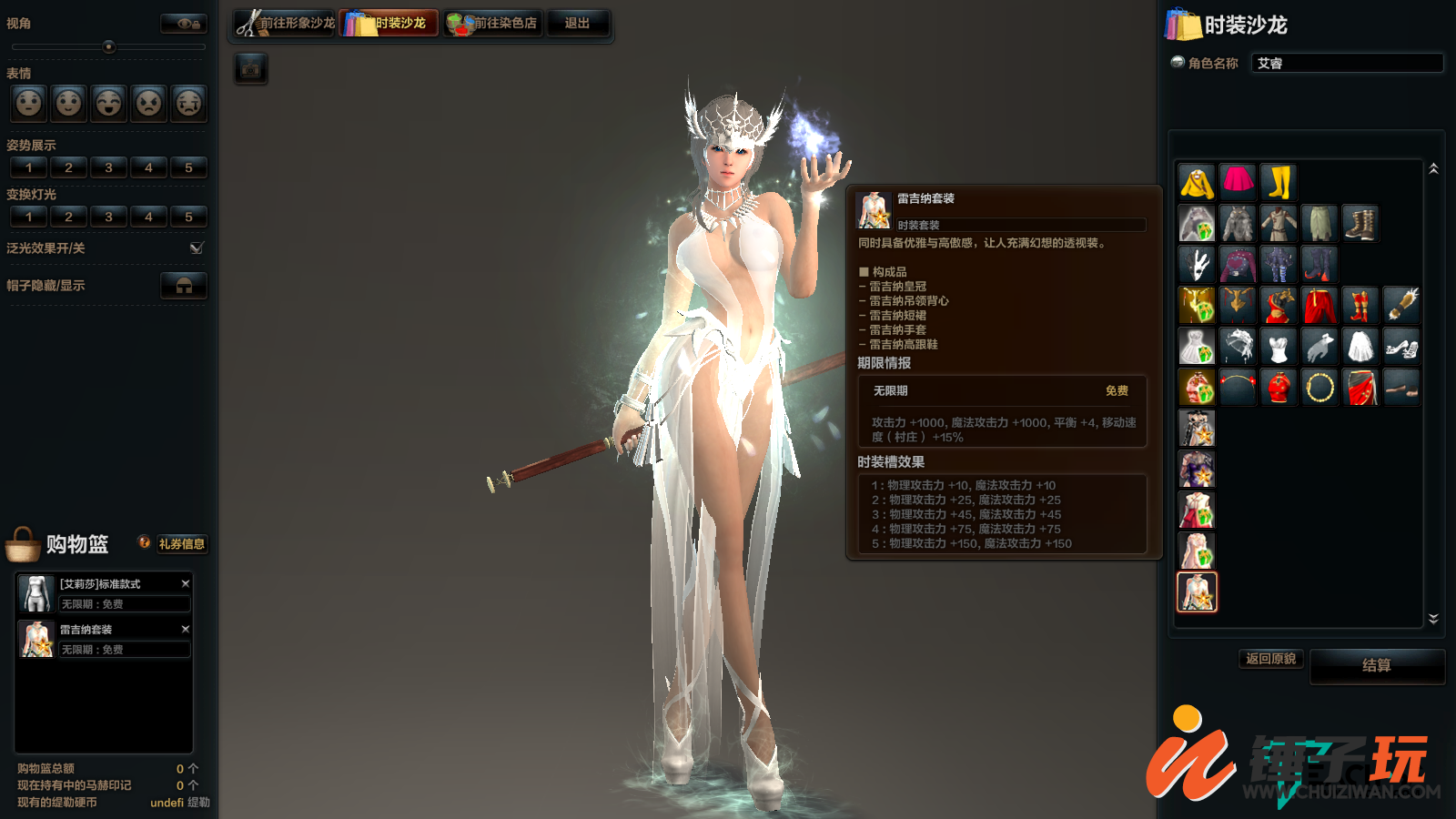Pick the pink skirt item
This screenshot has width=1456, height=819.
point(1238,182)
